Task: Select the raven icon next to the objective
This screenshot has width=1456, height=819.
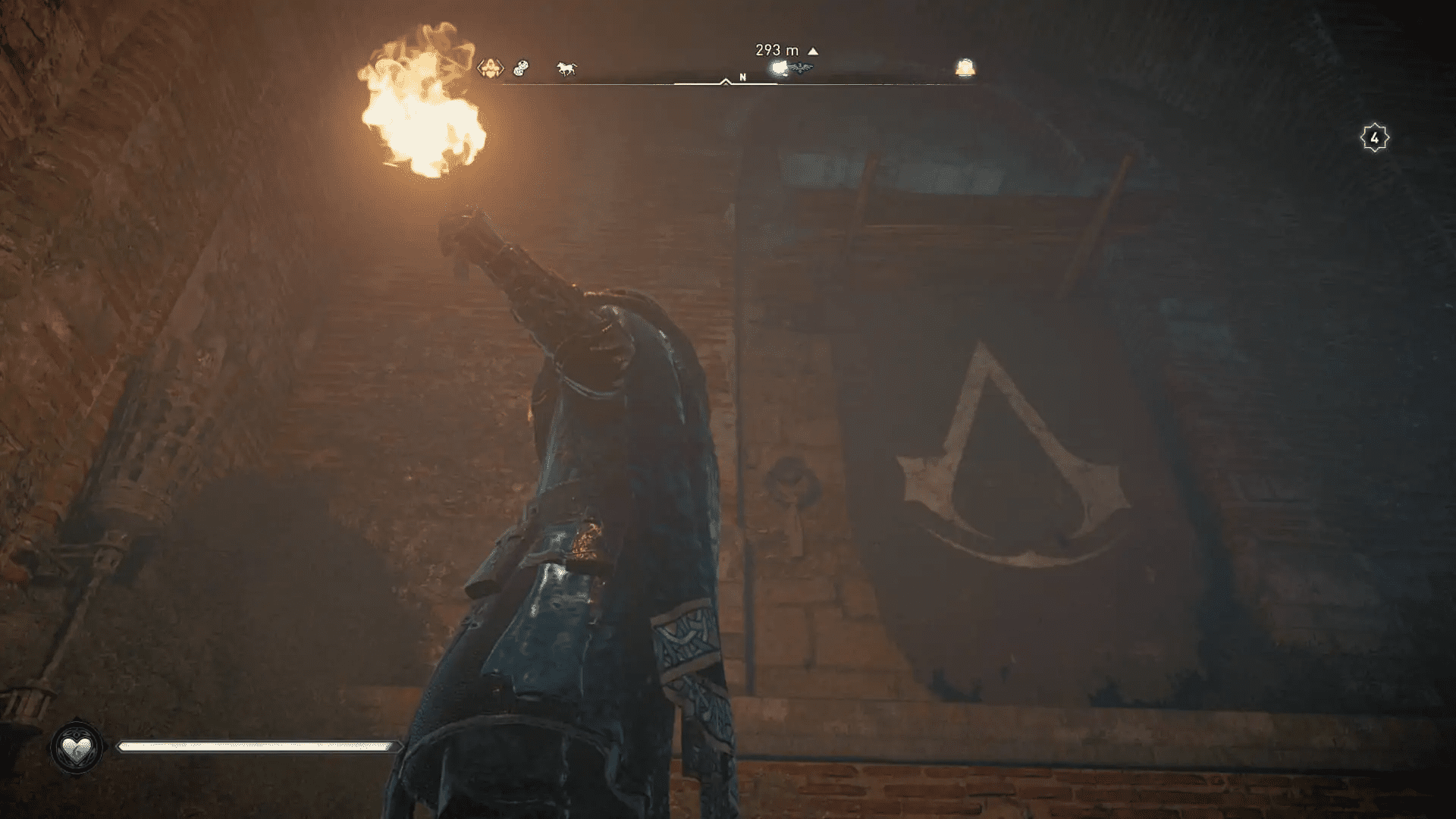Action: (x=802, y=68)
